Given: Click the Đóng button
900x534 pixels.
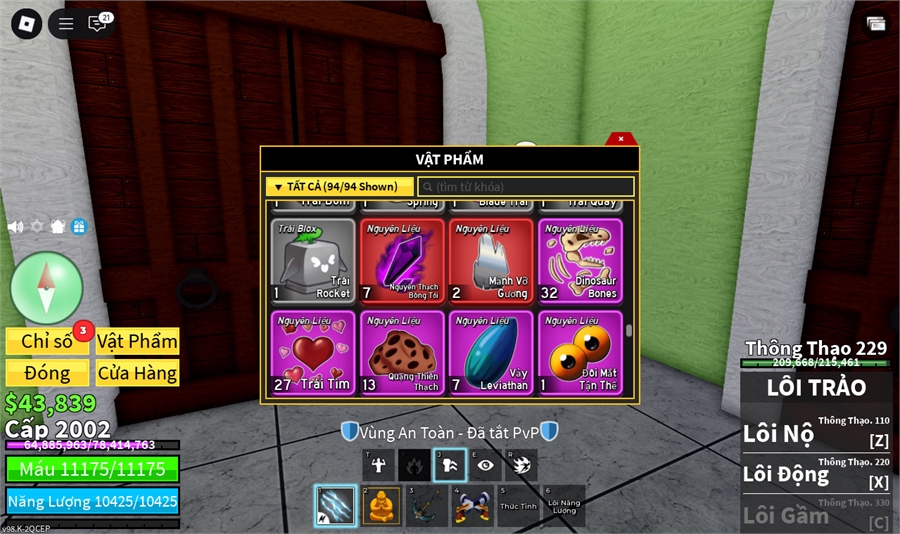Looking at the screenshot, I should pos(47,373).
